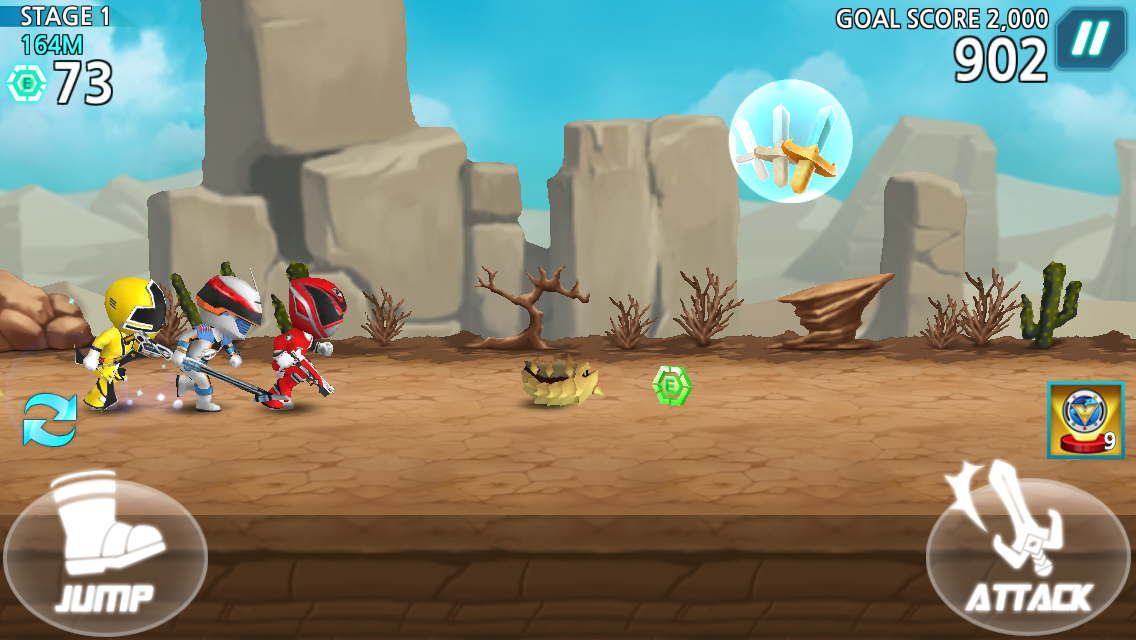Activate the special item with 9 charges

(1086, 420)
